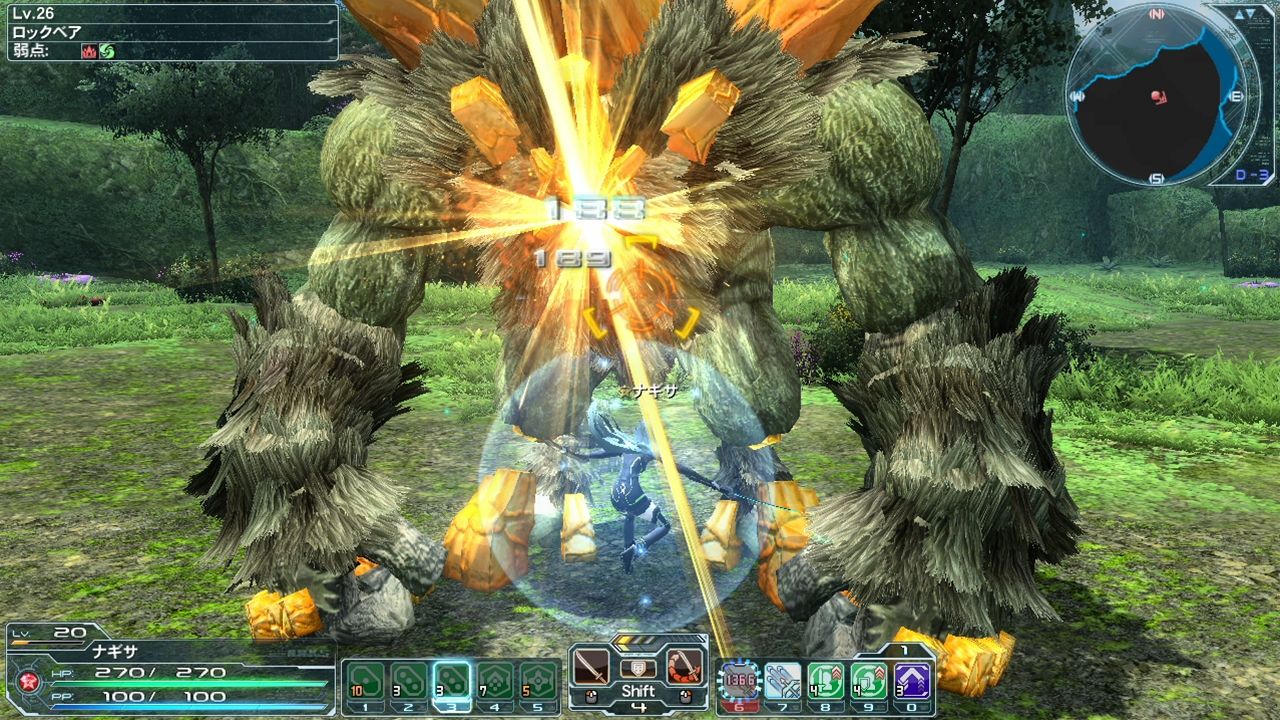Click the monomate item icon in slot 6

pyautogui.click(x=739, y=680)
